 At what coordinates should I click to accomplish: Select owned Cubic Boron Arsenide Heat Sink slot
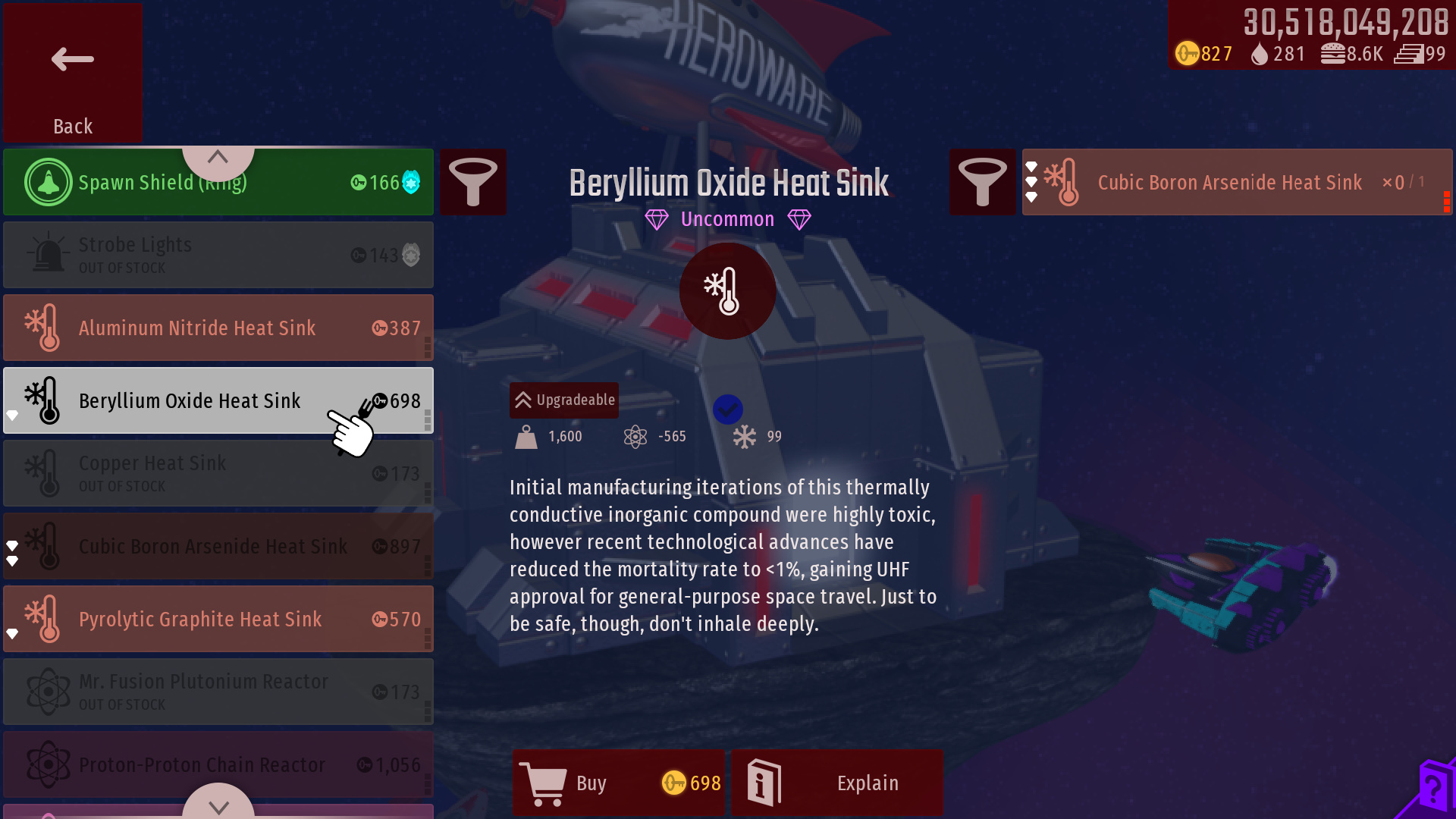1236,182
